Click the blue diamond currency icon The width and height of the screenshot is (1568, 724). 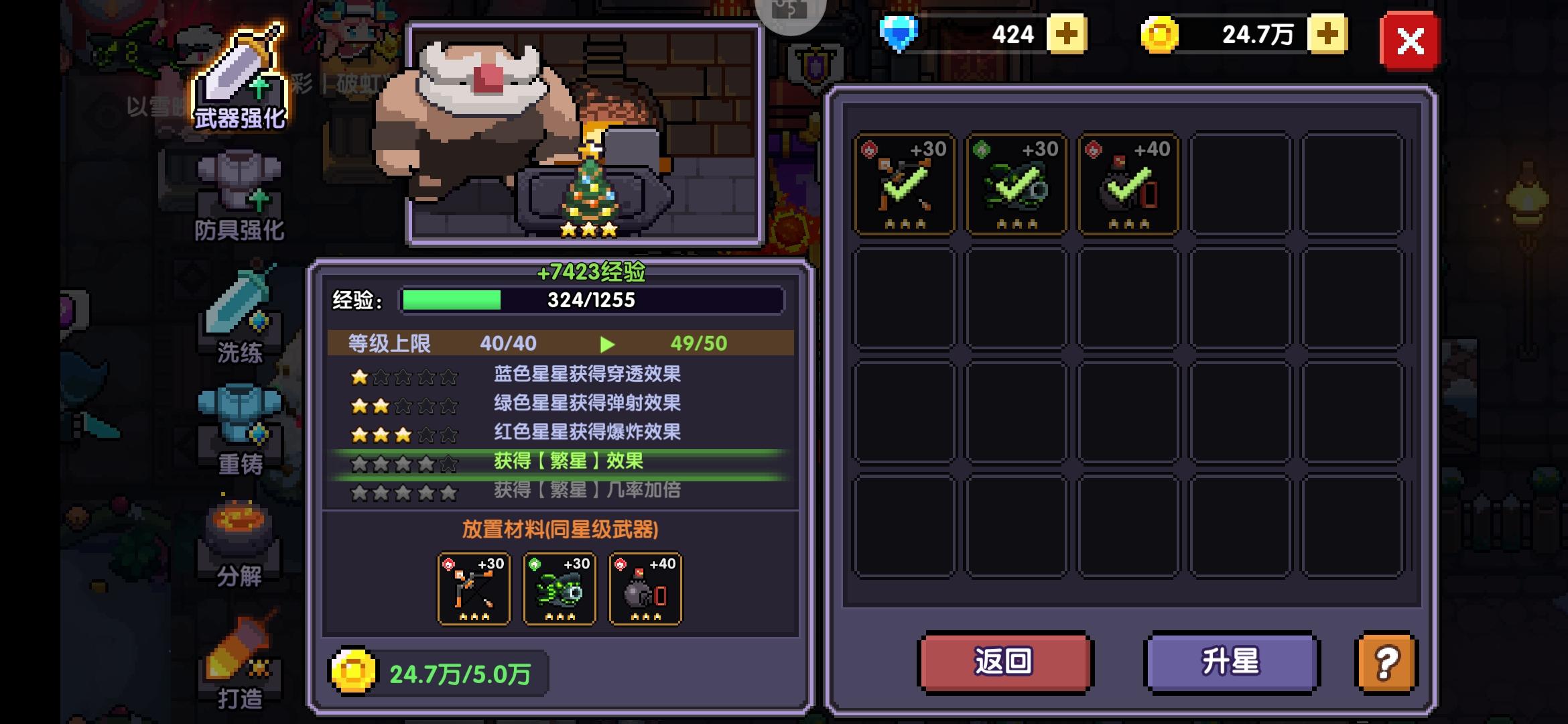point(901,34)
